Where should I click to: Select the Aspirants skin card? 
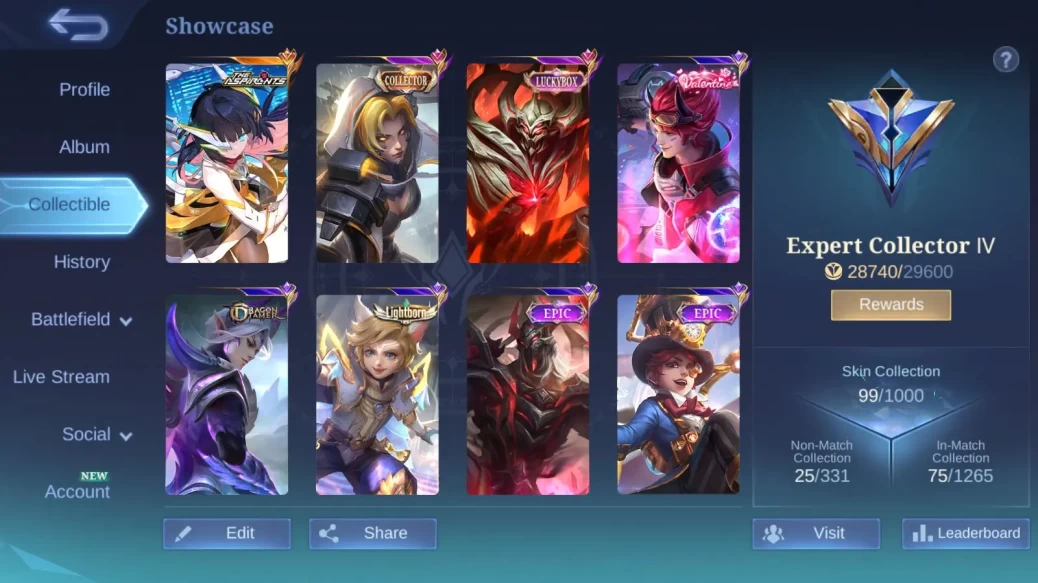tap(227, 163)
